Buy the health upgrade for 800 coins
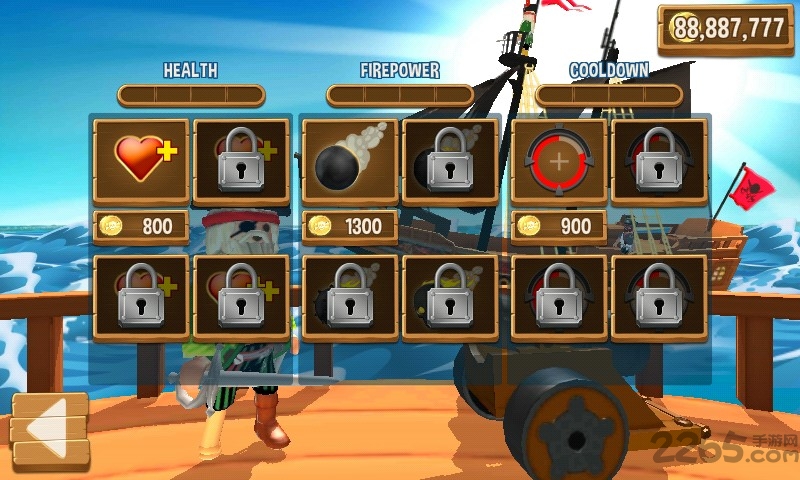 tap(141, 226)
